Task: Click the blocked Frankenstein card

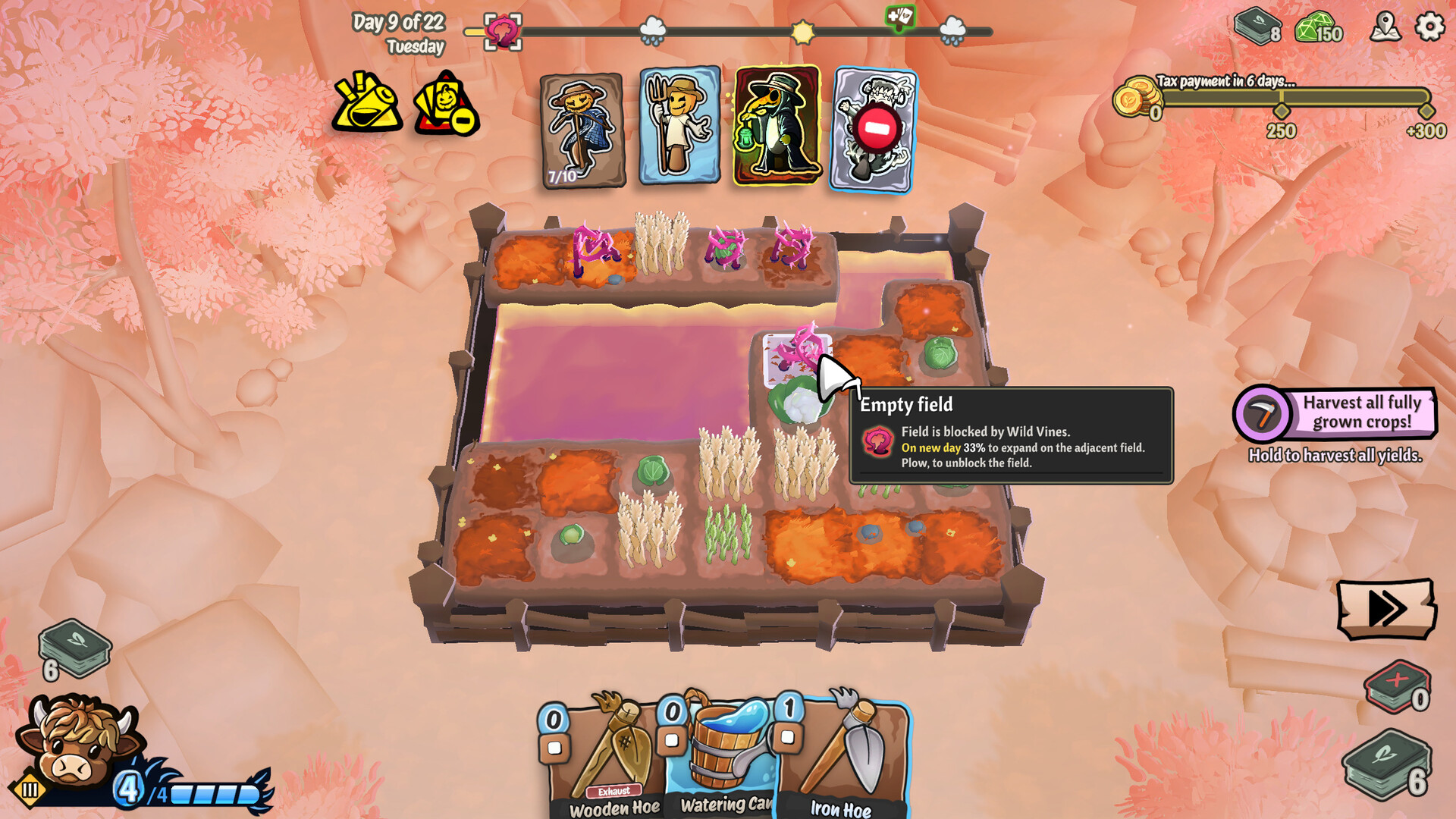Action: [x=874, y=130]
